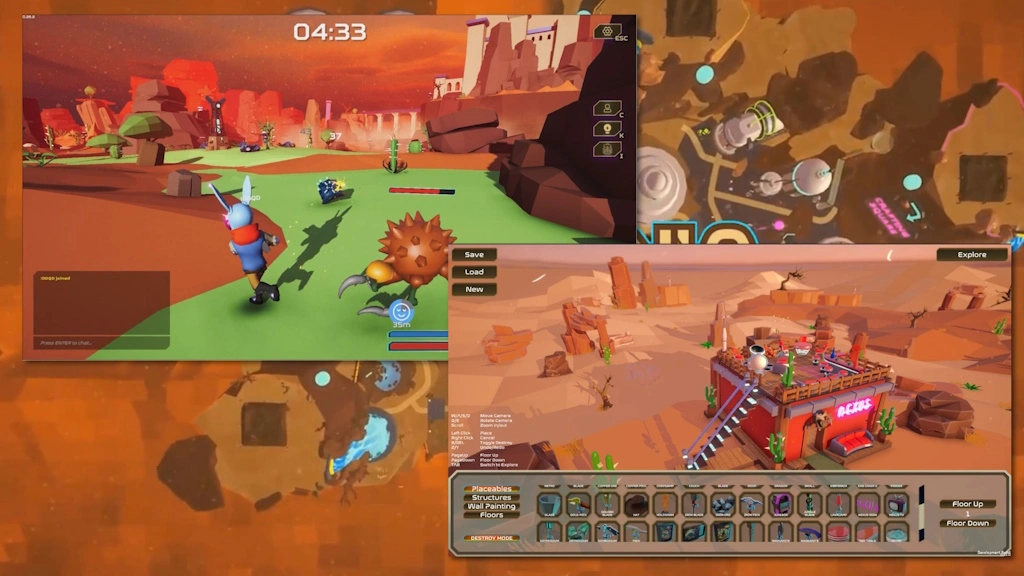Load a saved build

point(474,272)
